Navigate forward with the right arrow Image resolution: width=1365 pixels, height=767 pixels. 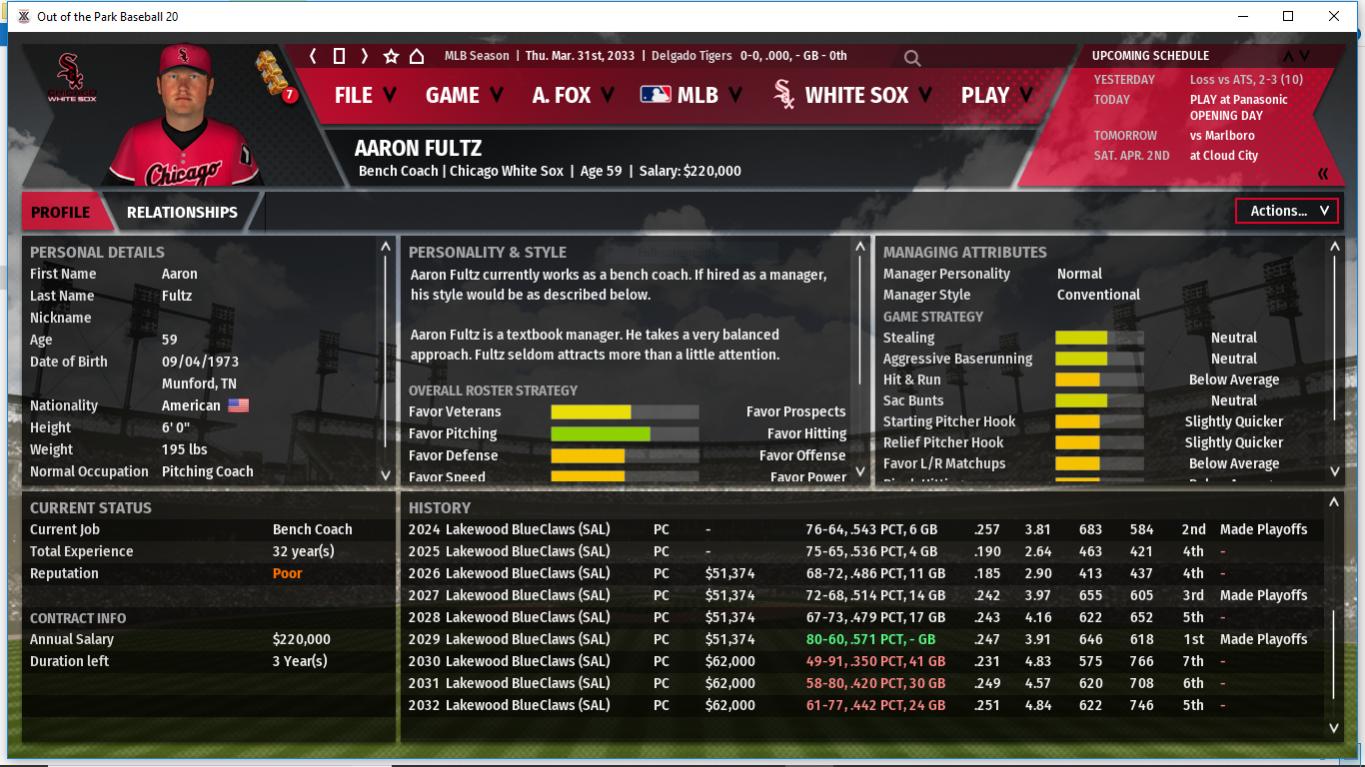pos(364,56)
